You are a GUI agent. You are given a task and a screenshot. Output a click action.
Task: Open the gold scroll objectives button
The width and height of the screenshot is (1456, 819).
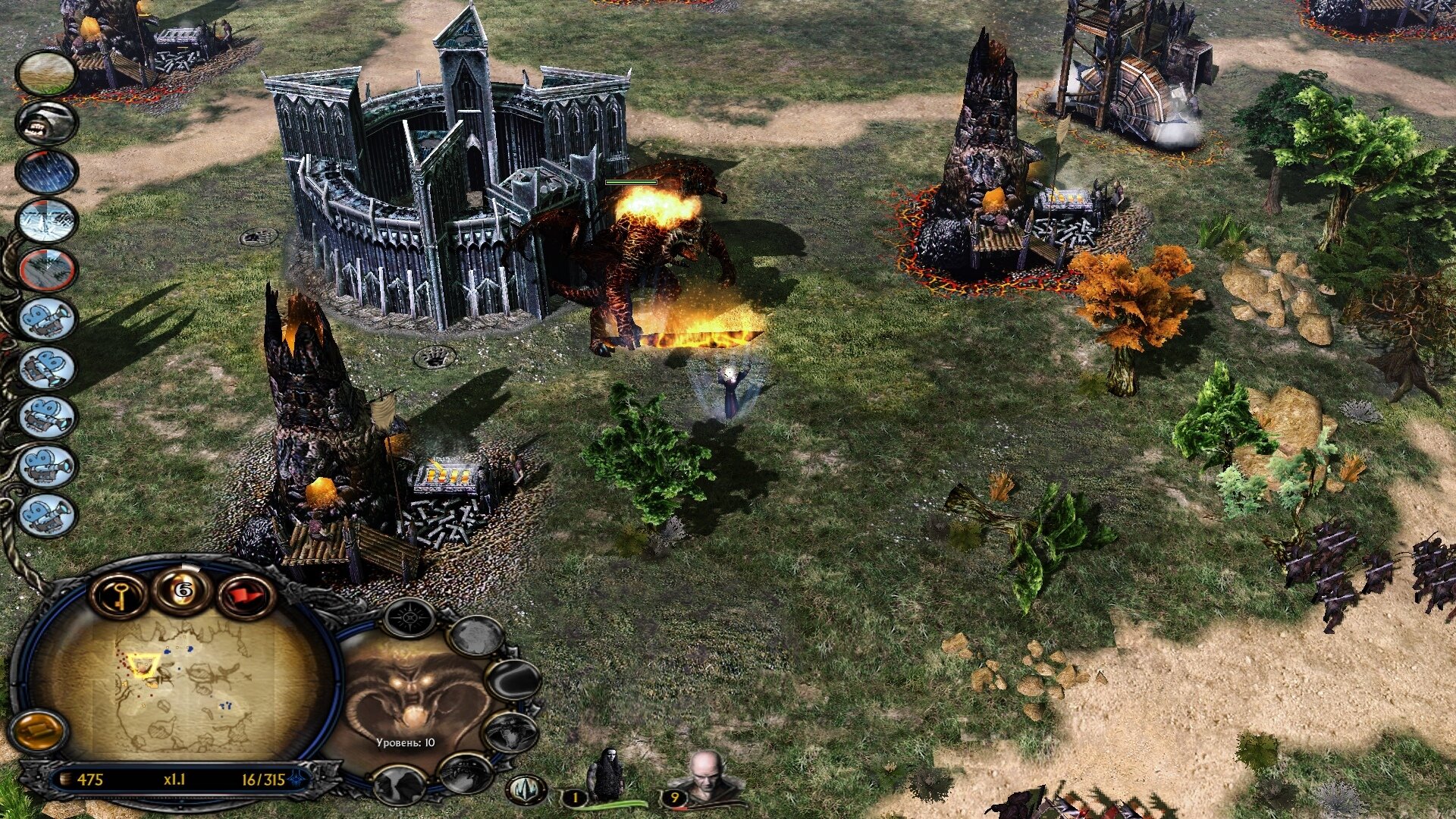(x=38, y=731)
